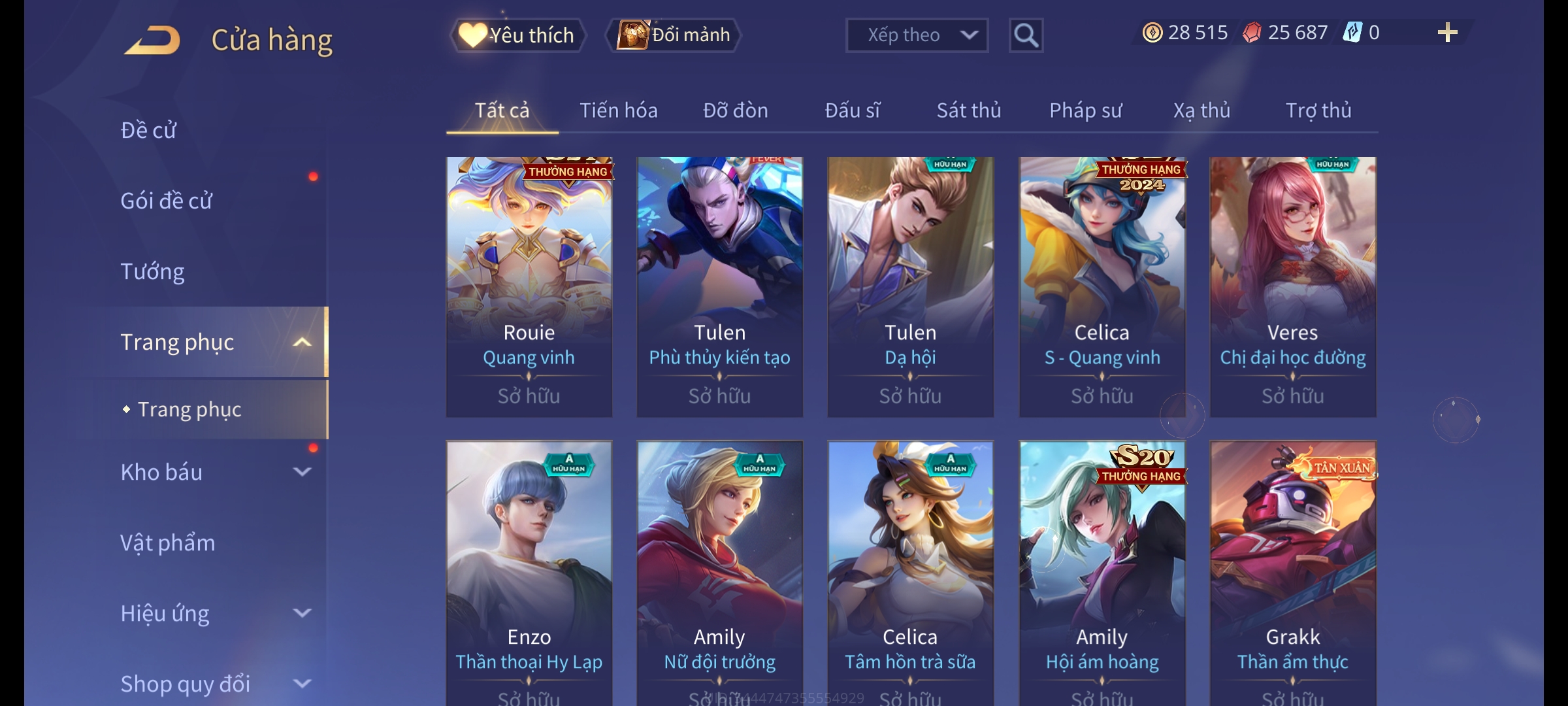Switch to the Đỡ đòn tab
Viewport: 1568px width, 706px height.
(735, 110)
